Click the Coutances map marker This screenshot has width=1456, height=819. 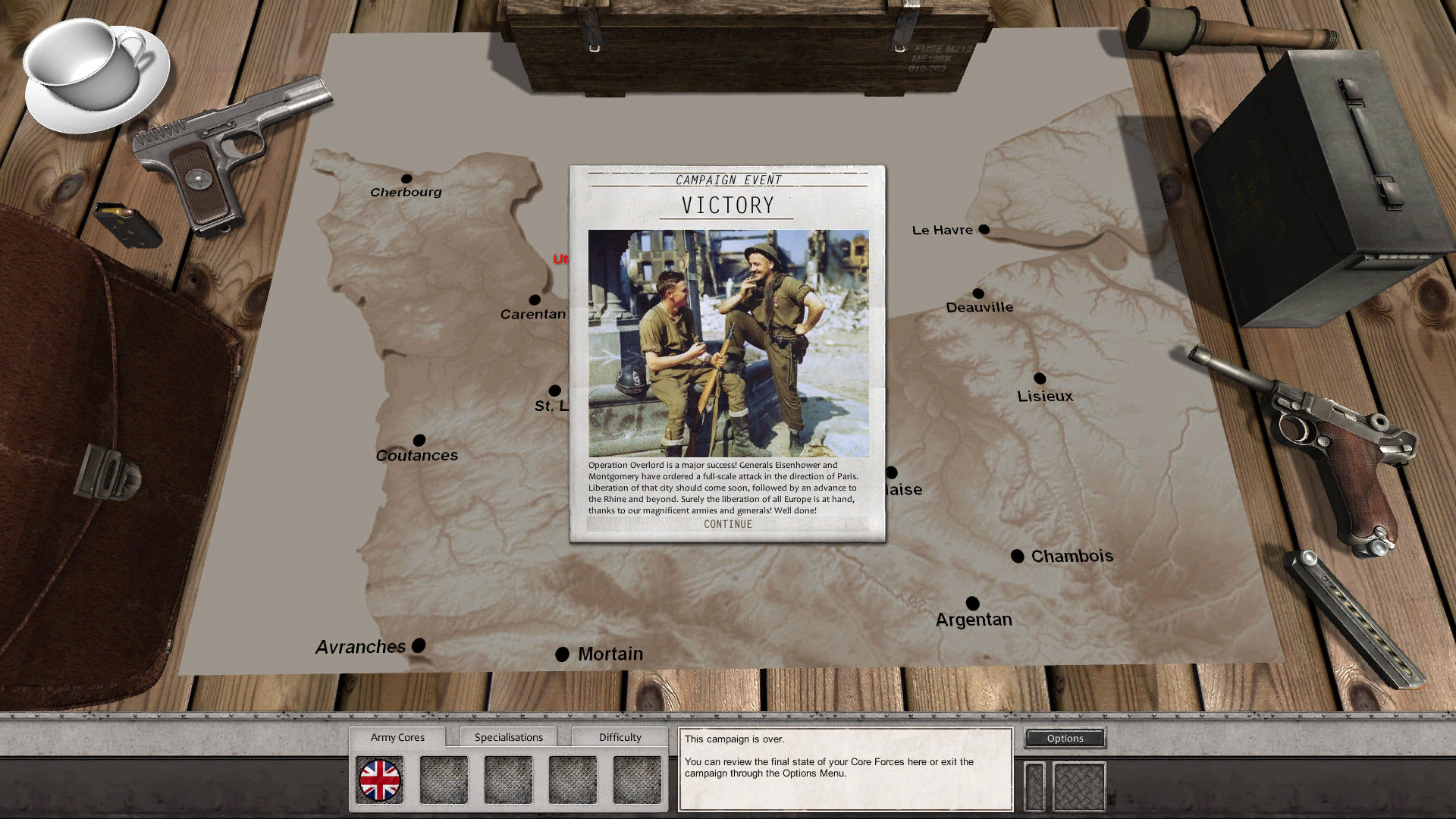(419, 439)
